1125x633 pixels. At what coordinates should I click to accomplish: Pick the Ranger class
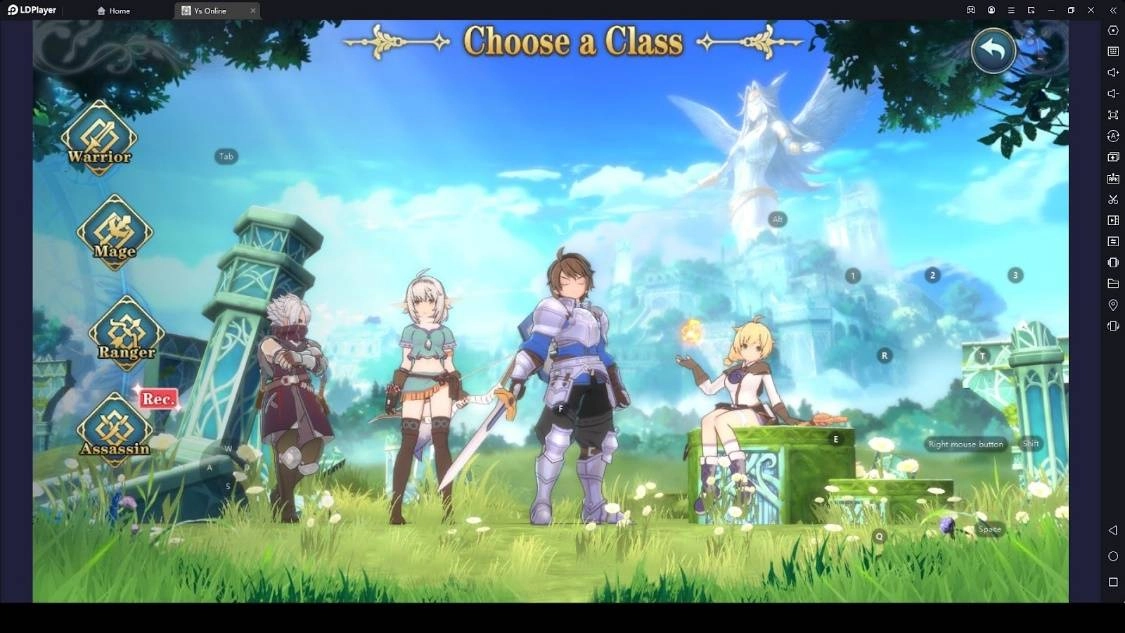point(127,333)
